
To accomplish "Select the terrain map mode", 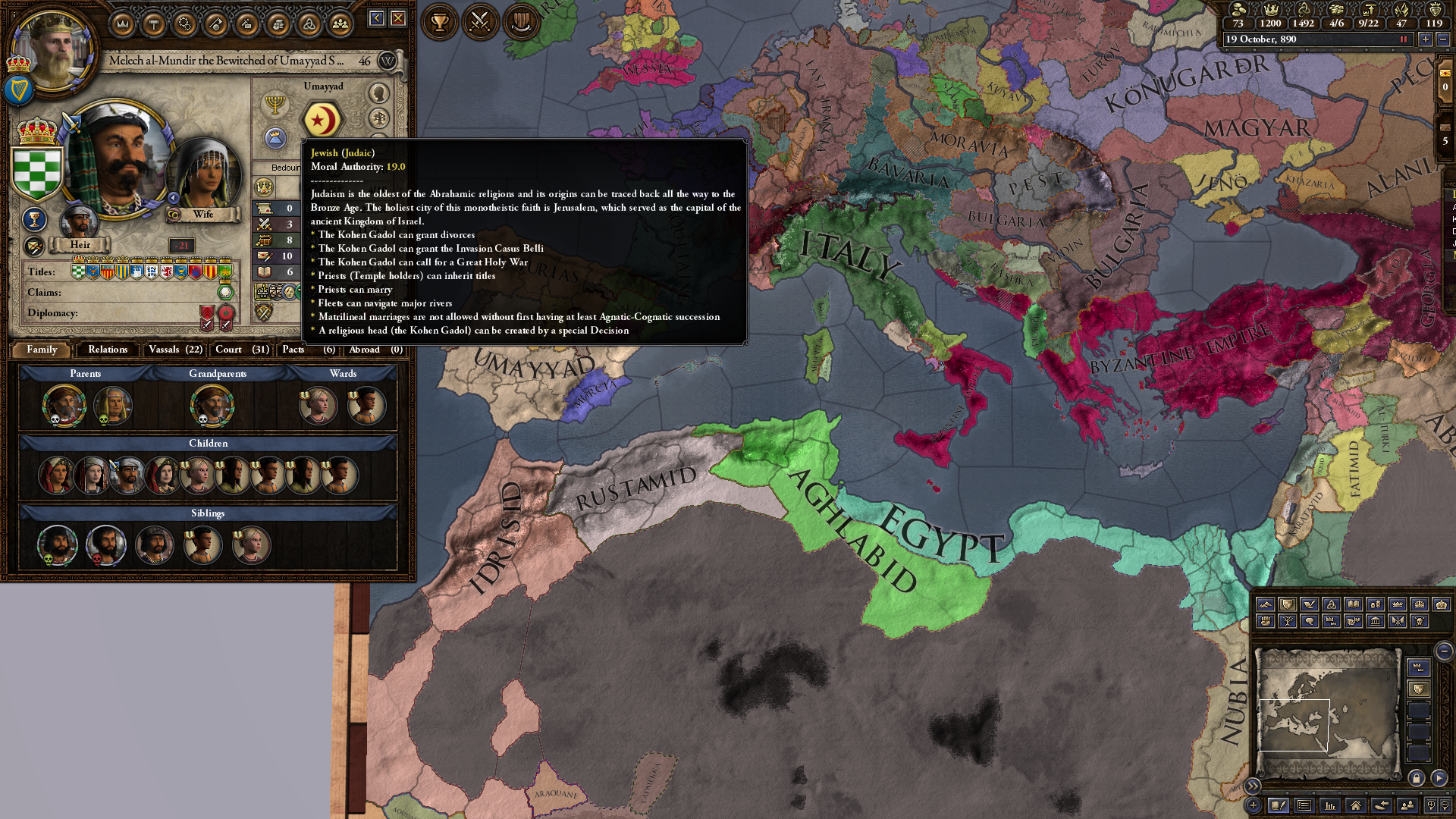I will pyautogui.click(x=1265, y=605).
